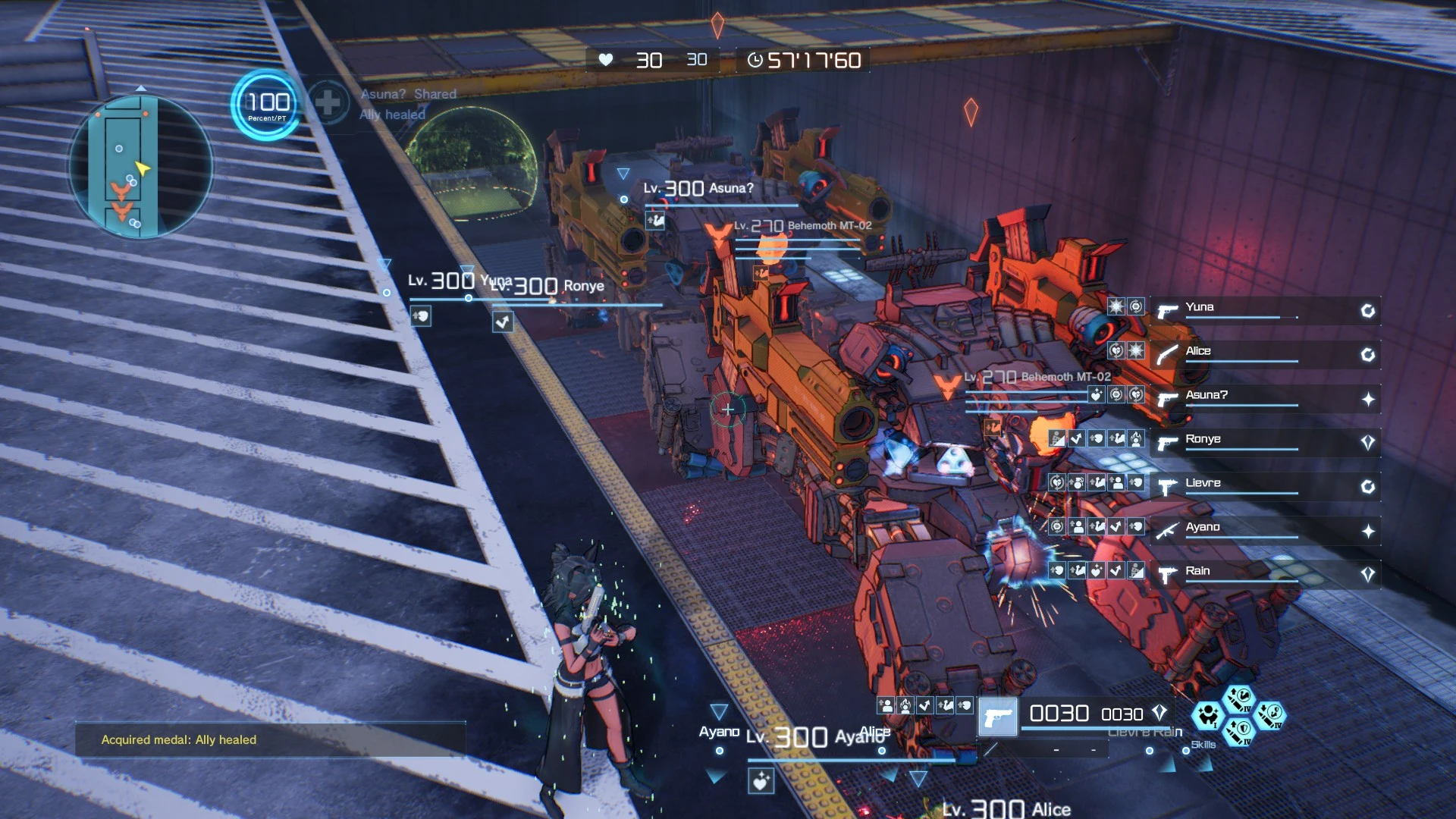
Task: Activate the bottom hexagon skill icon
Action: click(1239, 732)
